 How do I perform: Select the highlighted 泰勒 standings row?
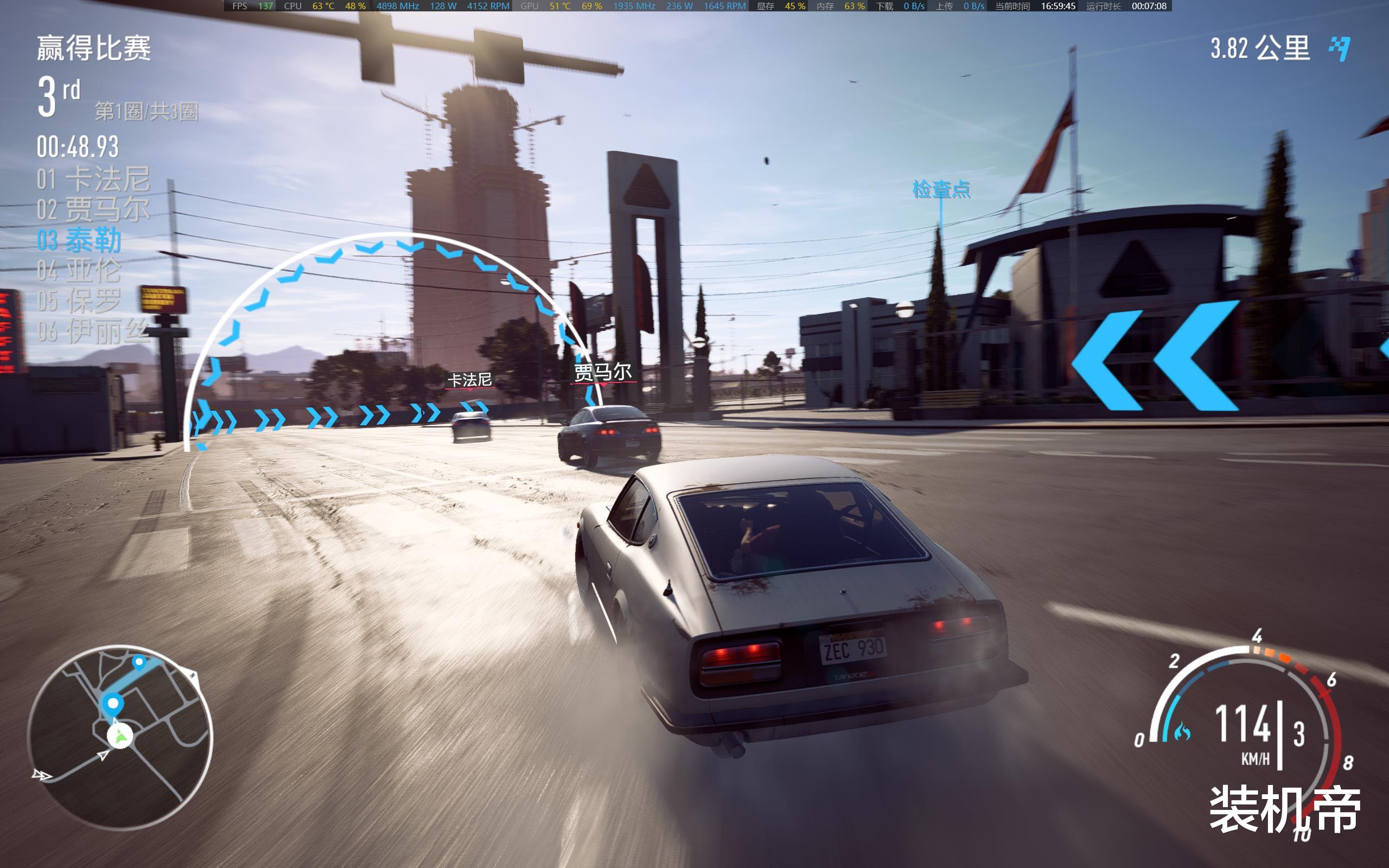(79, 240)
